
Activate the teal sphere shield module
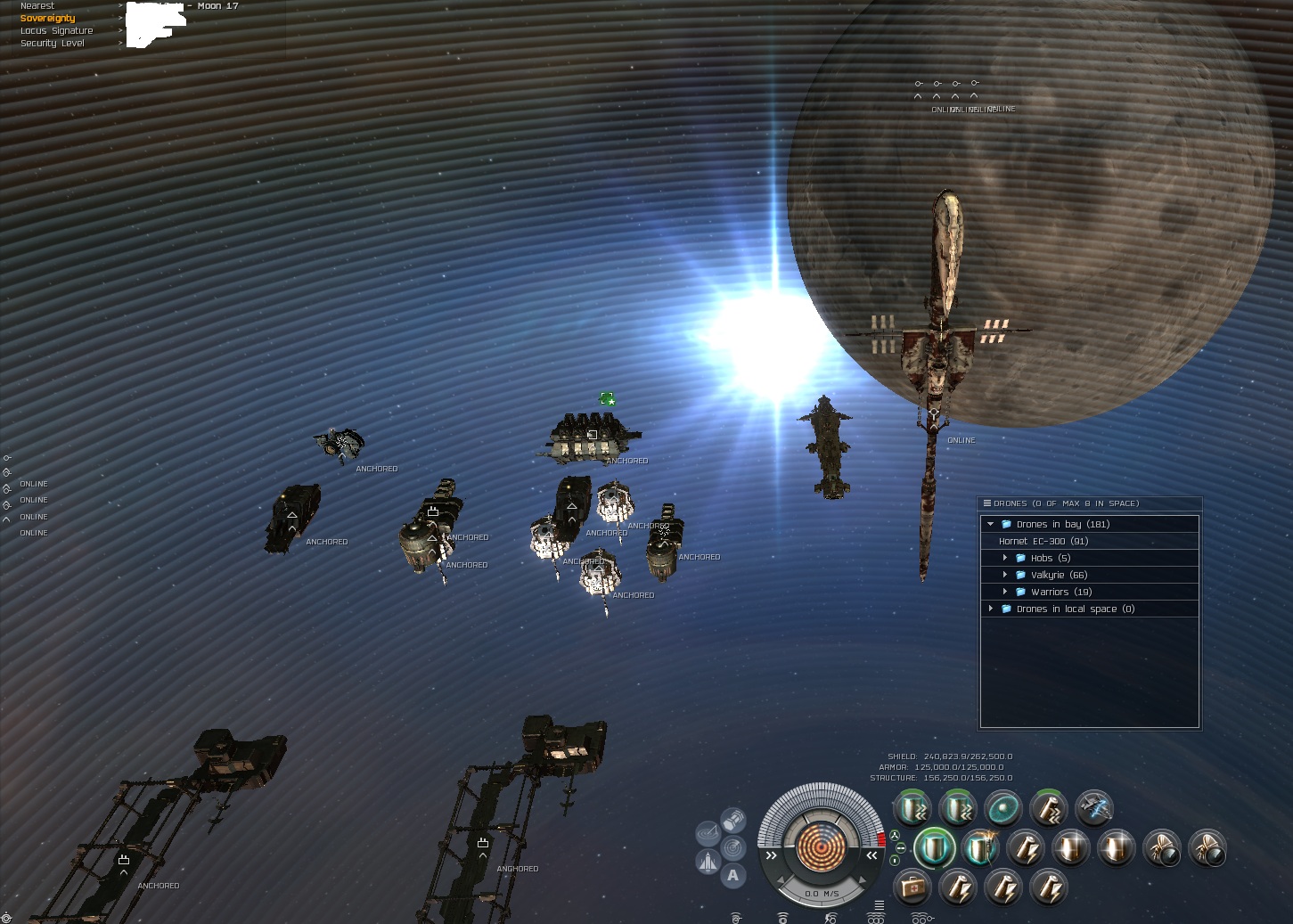1002,808
